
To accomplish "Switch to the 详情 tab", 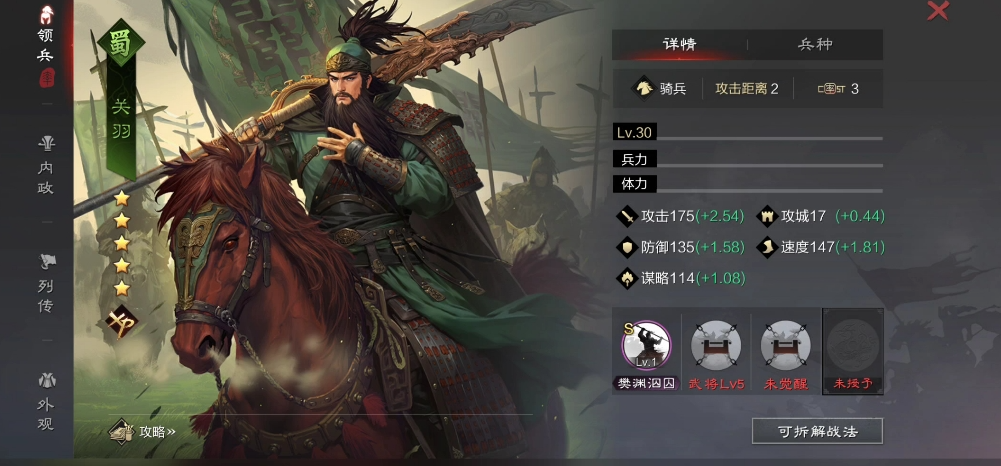I will point(679,44).
